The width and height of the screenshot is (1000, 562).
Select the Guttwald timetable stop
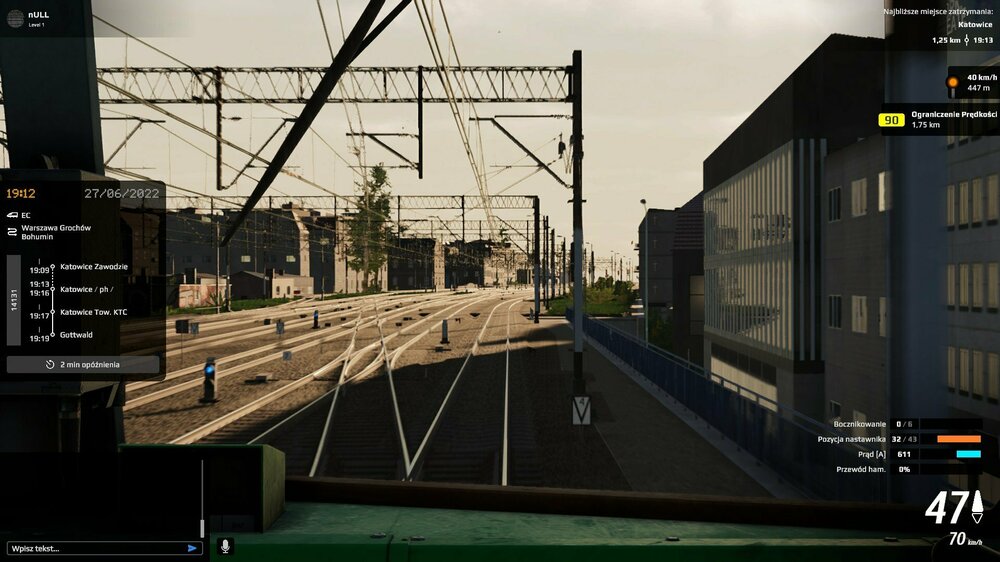(76, 335)
